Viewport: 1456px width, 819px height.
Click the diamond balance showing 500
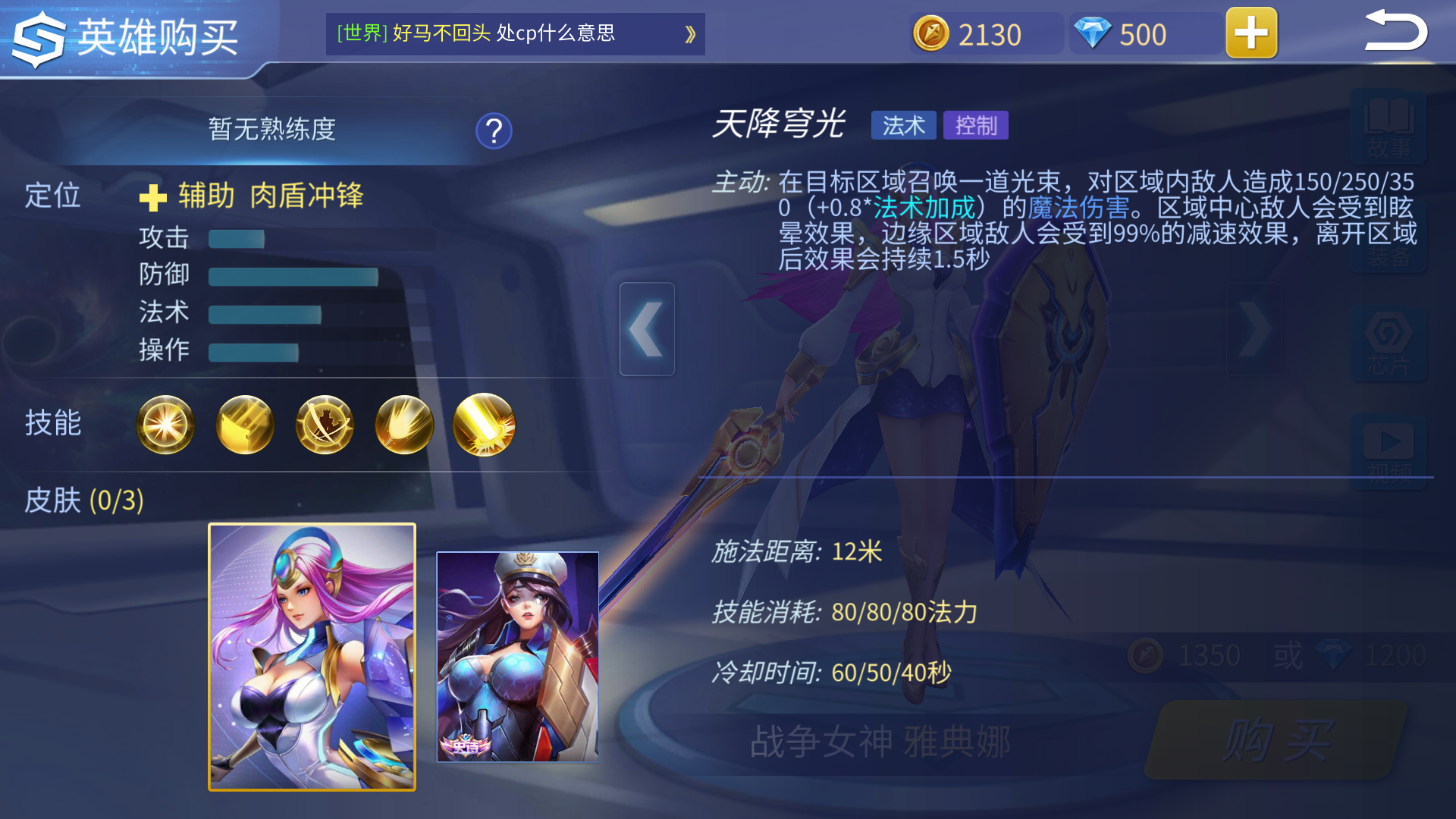[1141, 33]
